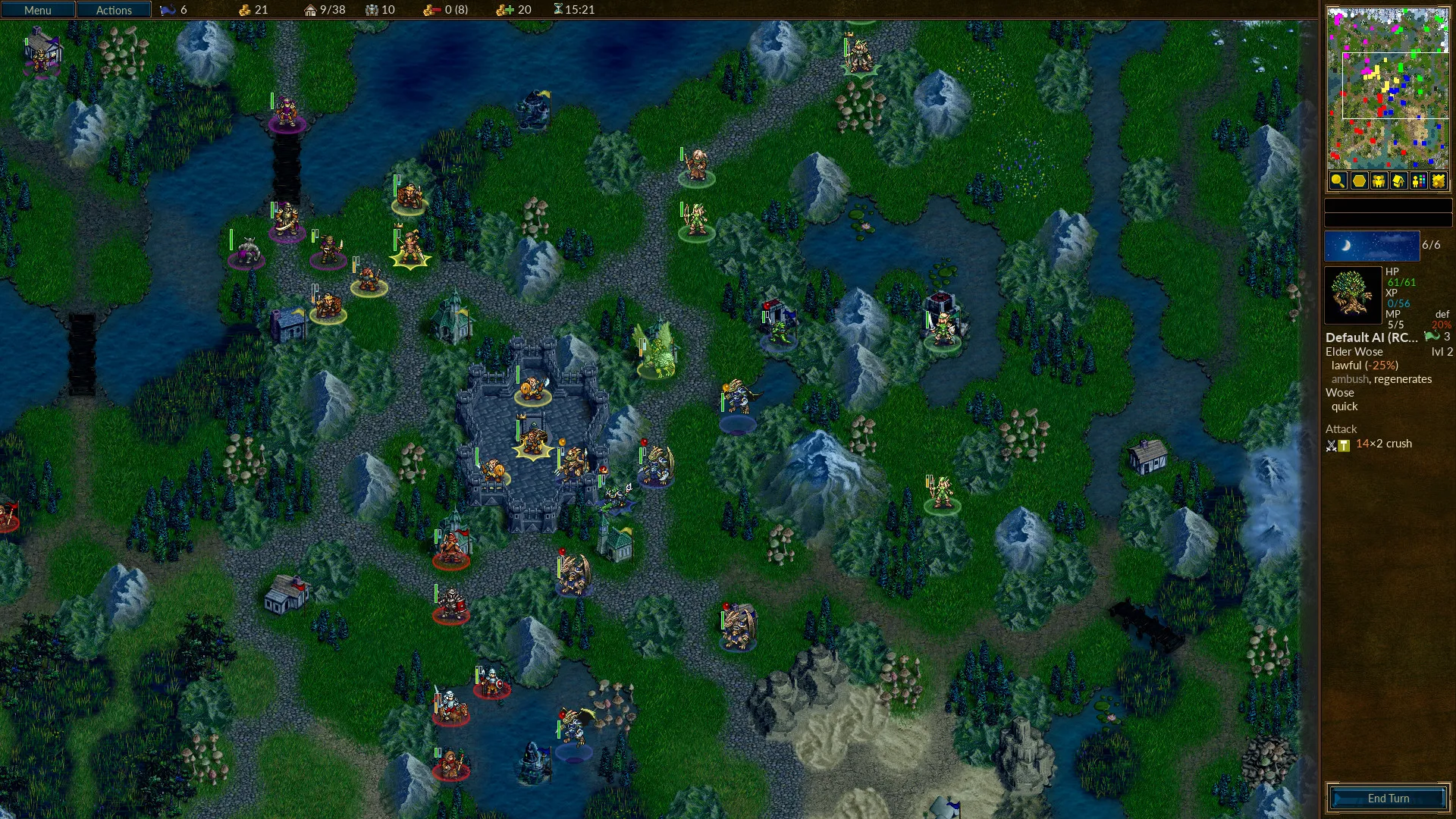
Task: Open the Menu dropdown
Action: [36, 10]
